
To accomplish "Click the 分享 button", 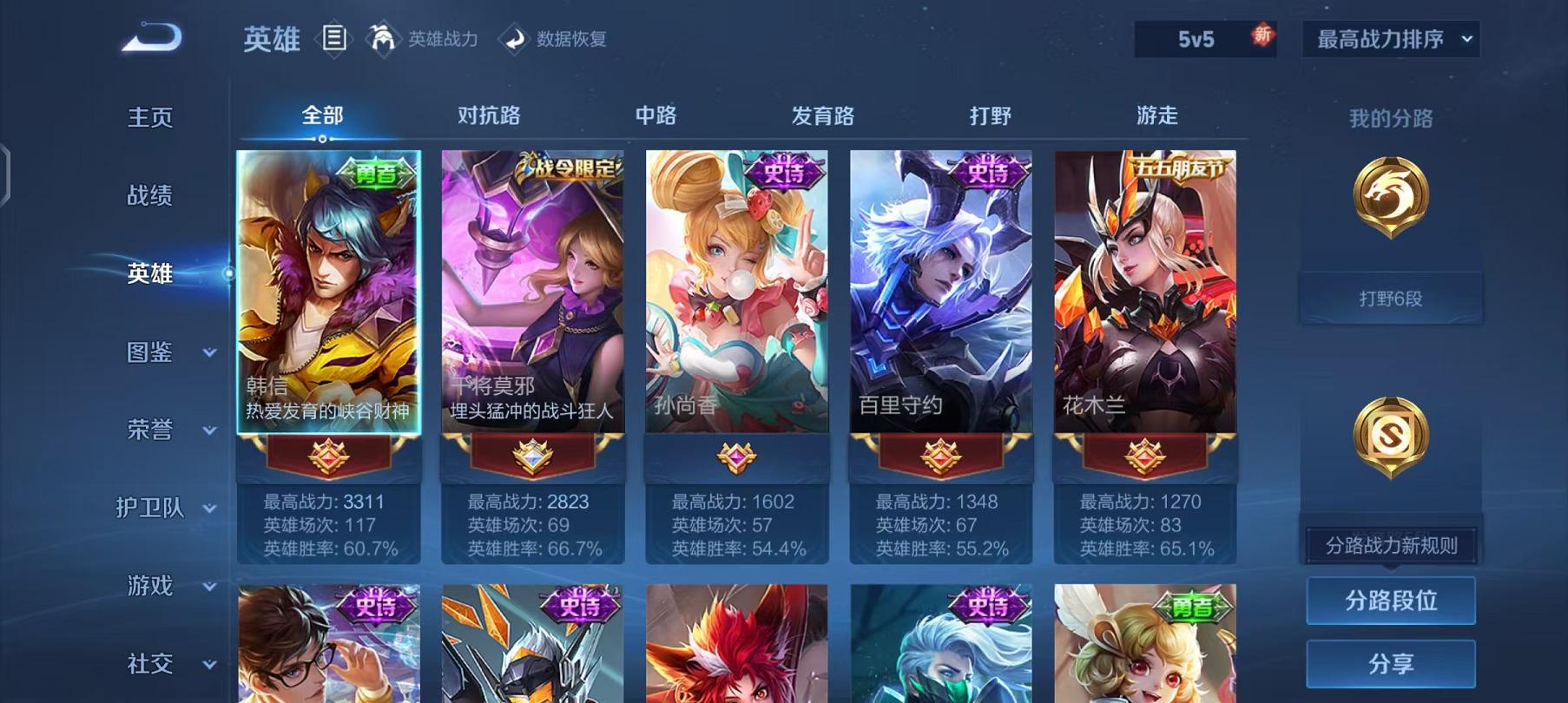I will (1390, 661).
